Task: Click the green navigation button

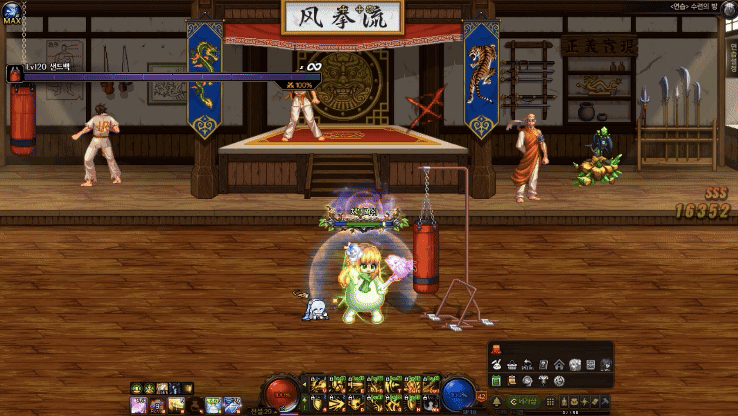Action: pos(524,402)
